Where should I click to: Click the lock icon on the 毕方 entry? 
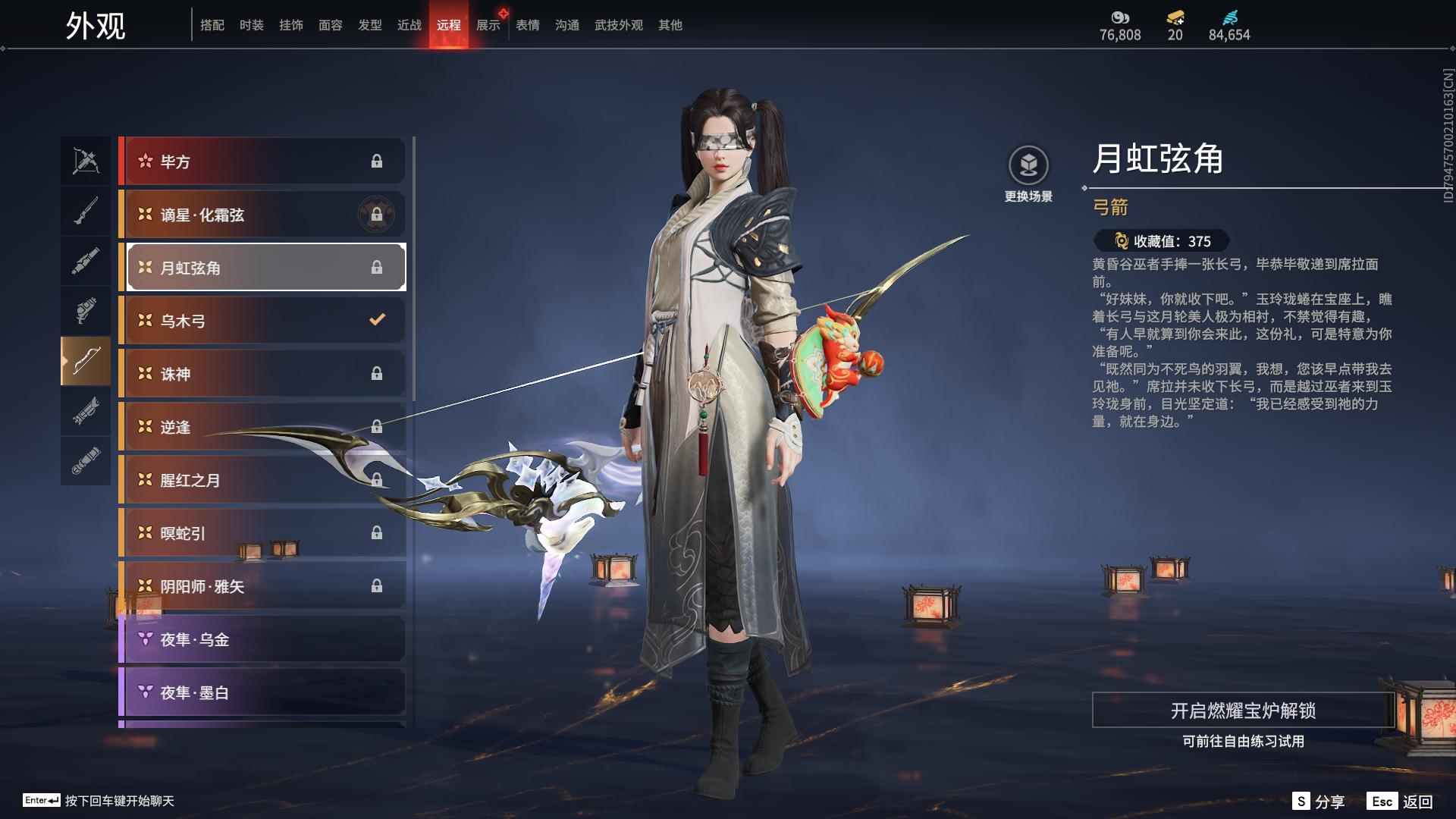pos(378,161)
